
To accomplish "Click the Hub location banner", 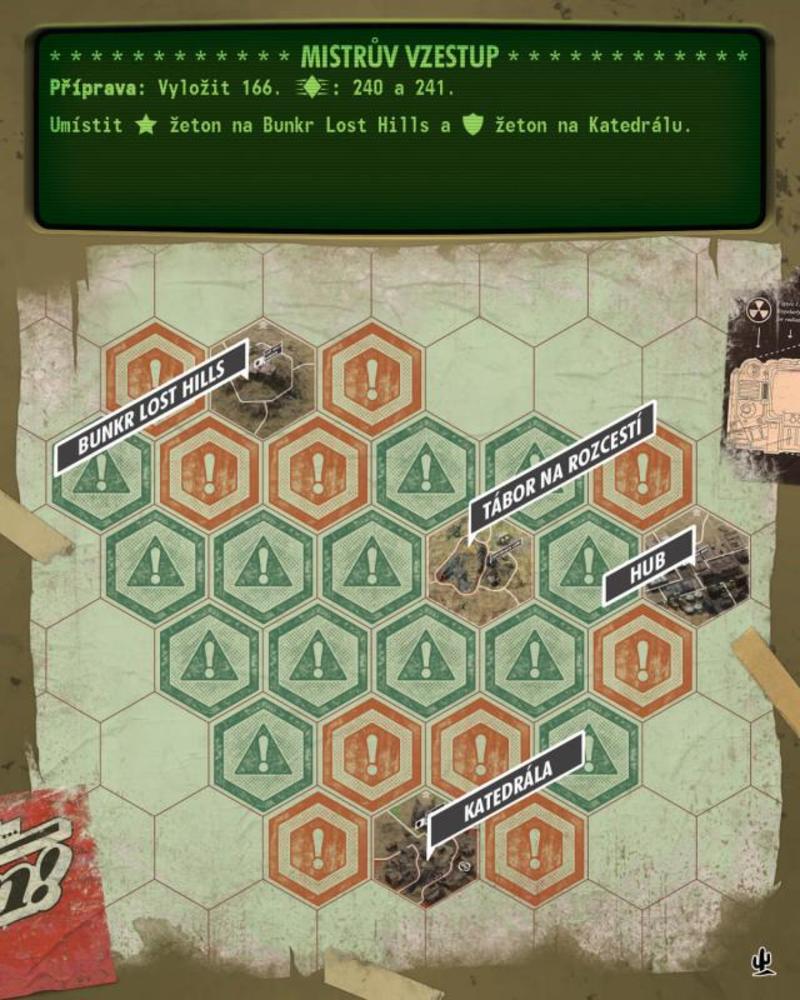I will pos(648,565).
